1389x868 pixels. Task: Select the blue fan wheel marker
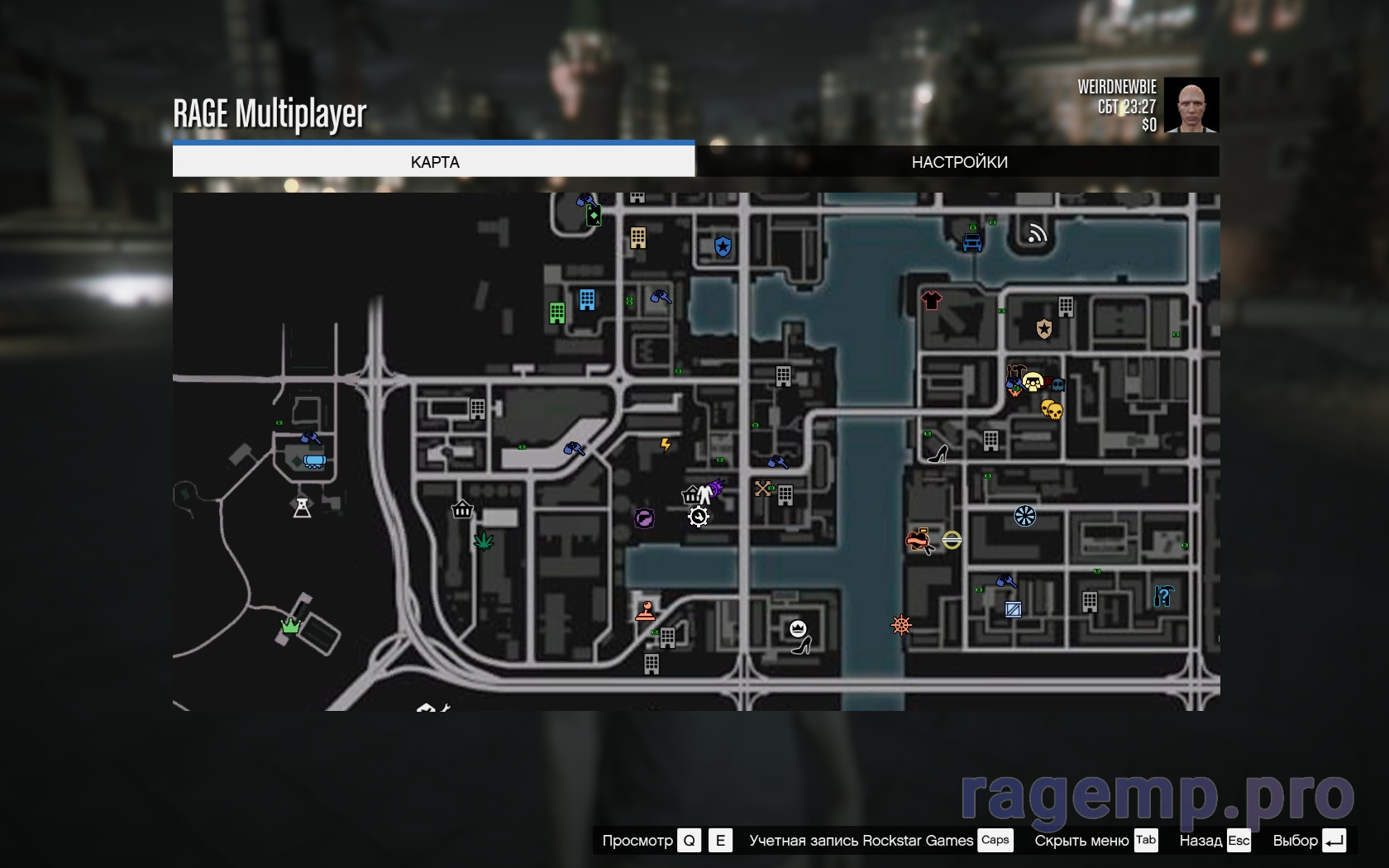[x=1025, y=516]
